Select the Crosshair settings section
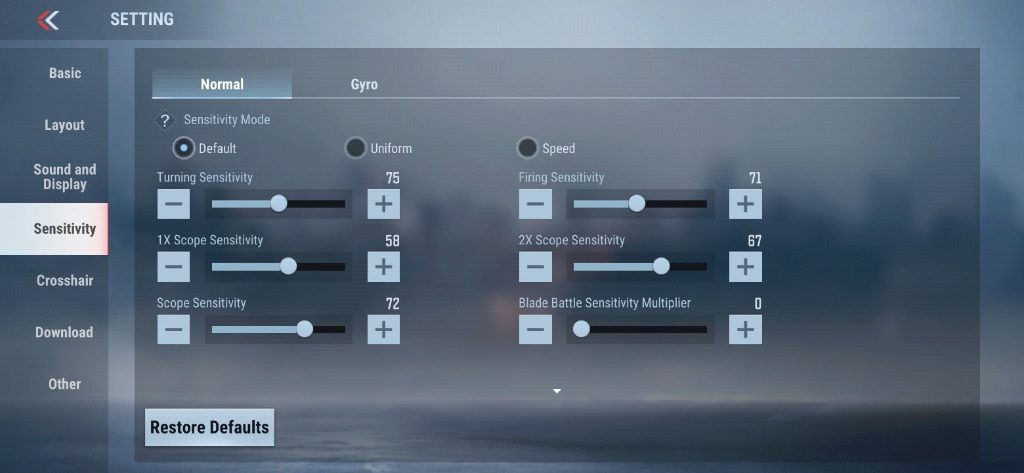 pyautogui.click(x=65, y=281)
